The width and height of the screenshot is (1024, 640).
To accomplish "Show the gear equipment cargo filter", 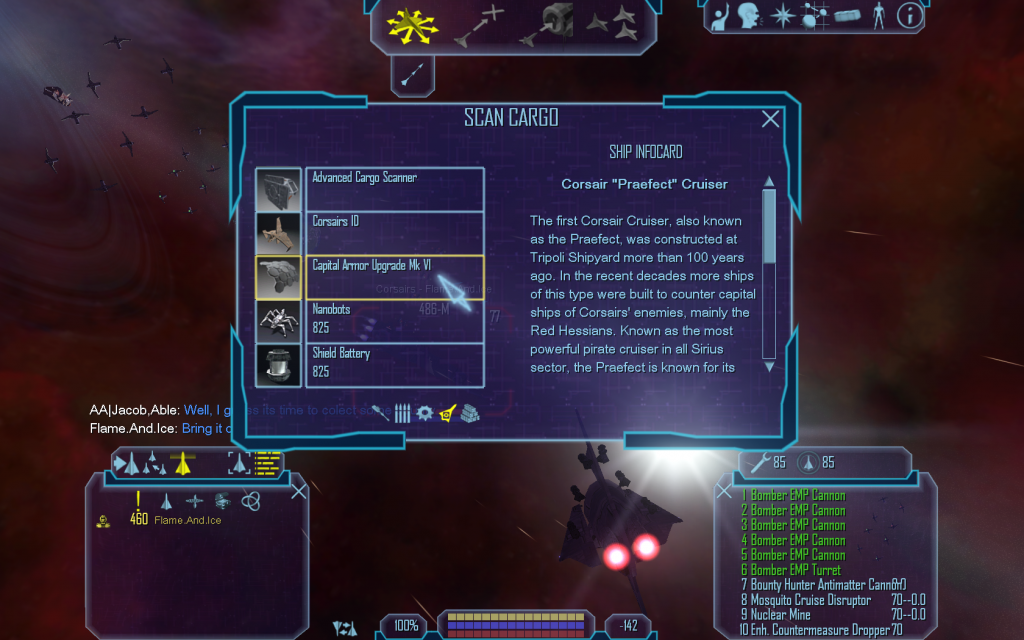I will point(425,413).
